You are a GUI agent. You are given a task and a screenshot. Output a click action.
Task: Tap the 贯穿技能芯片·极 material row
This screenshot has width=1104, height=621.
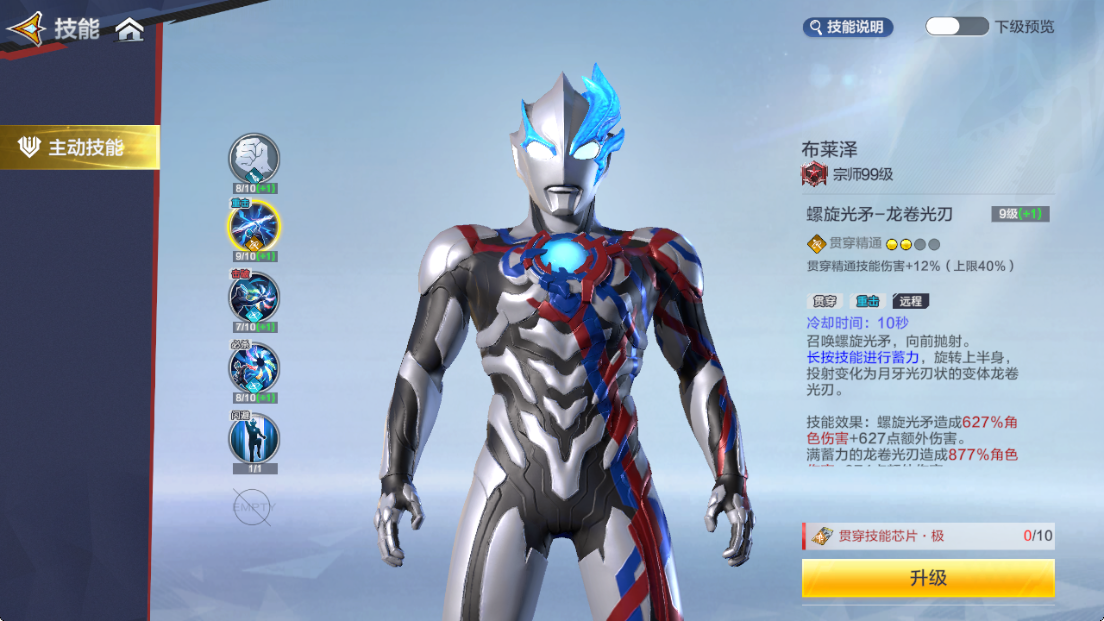tap(927, 536)
